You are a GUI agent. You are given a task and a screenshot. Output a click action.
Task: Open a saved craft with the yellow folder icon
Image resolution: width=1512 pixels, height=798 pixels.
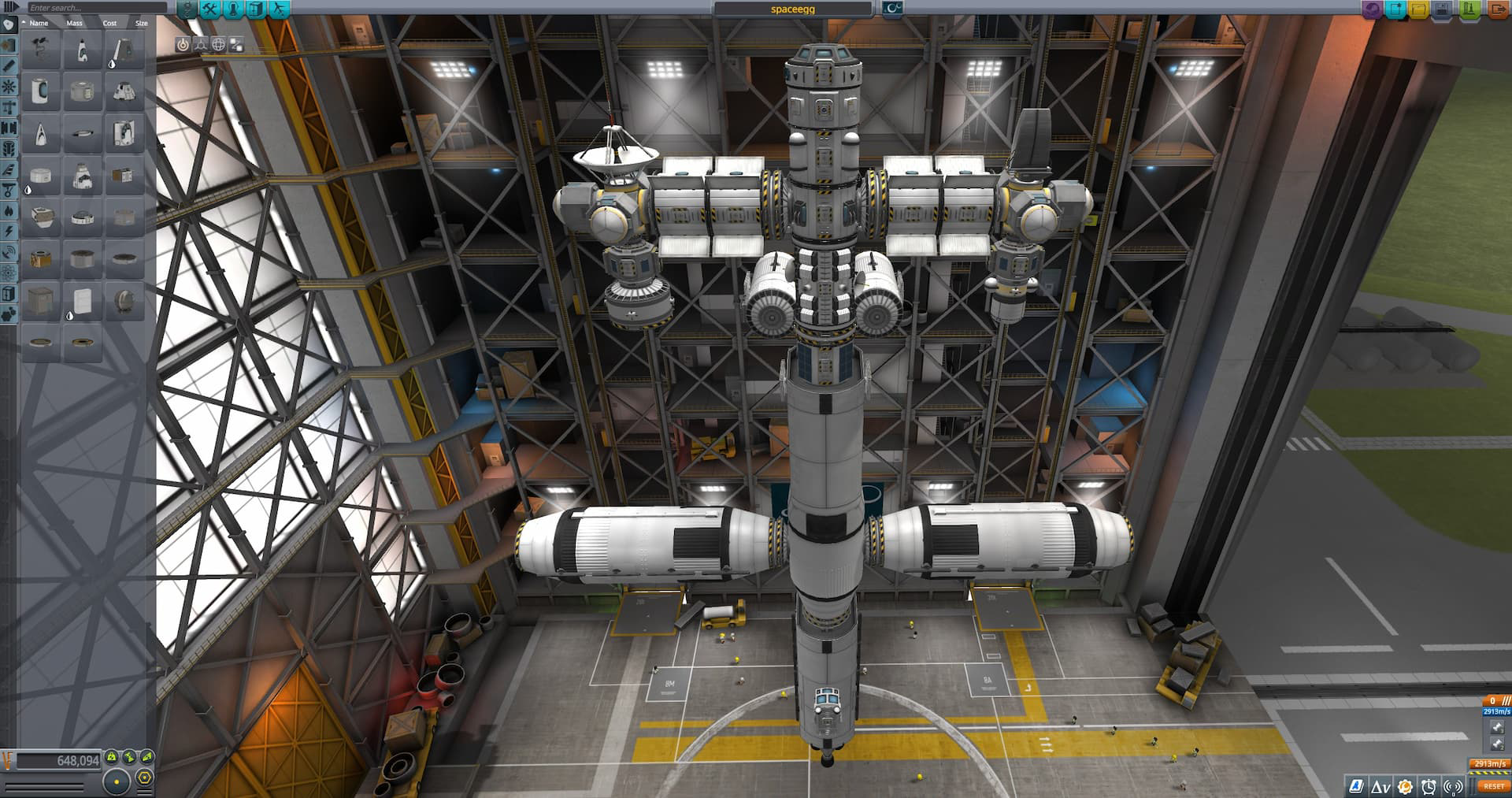tap(1421, 9)
